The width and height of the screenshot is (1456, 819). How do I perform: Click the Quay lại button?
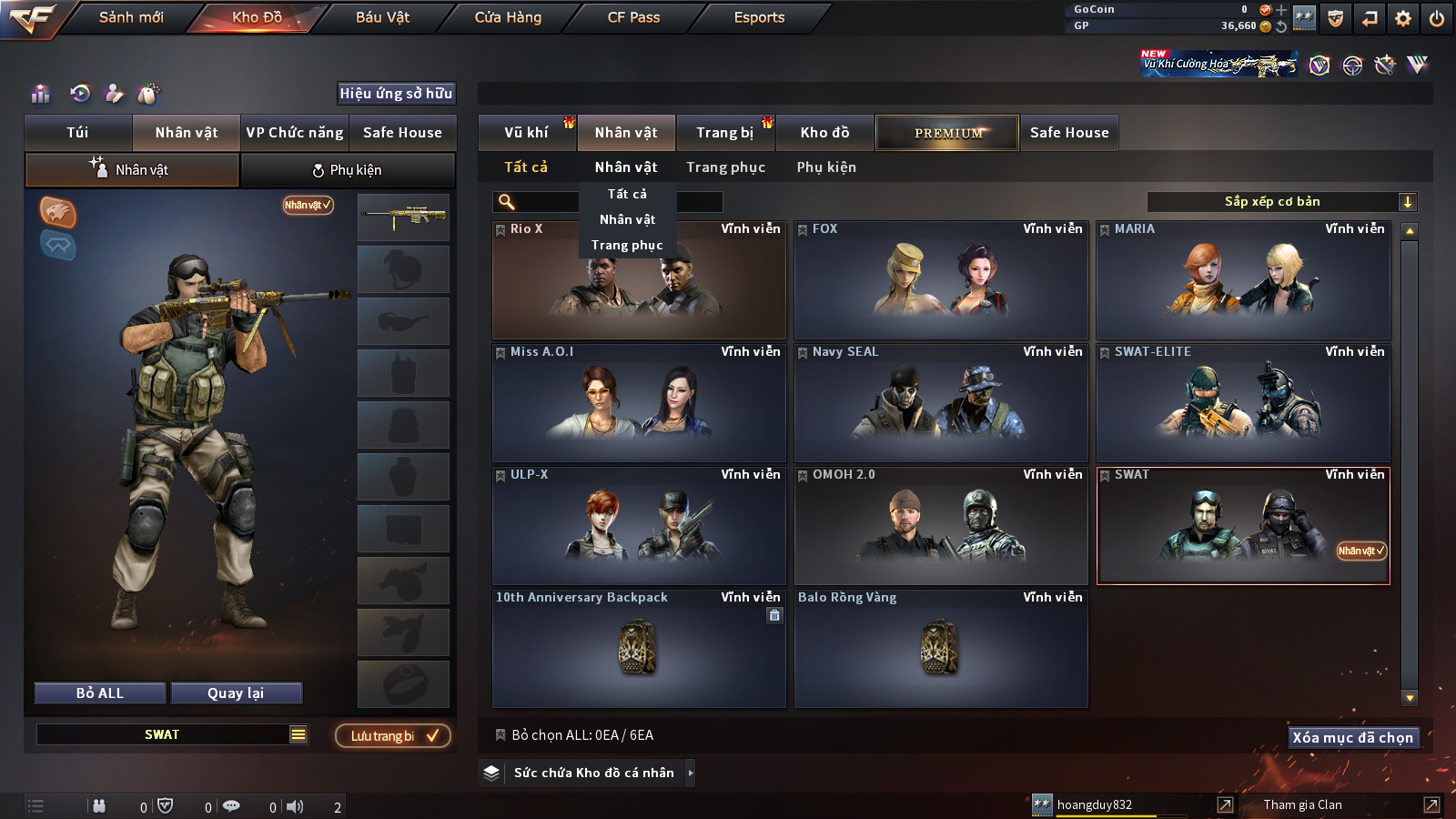236,693
